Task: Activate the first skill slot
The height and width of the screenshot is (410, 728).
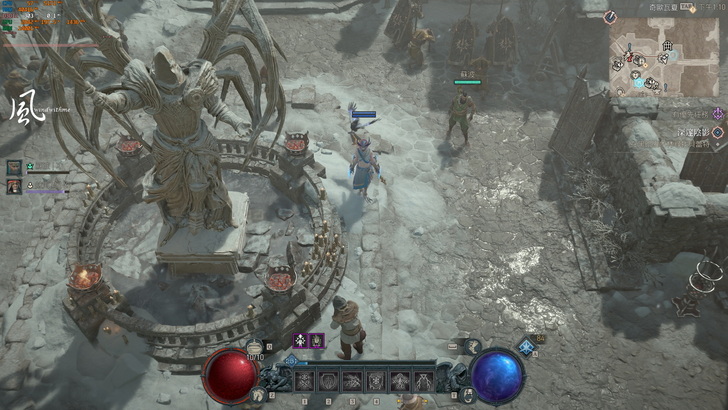Action: coord(304,381)
